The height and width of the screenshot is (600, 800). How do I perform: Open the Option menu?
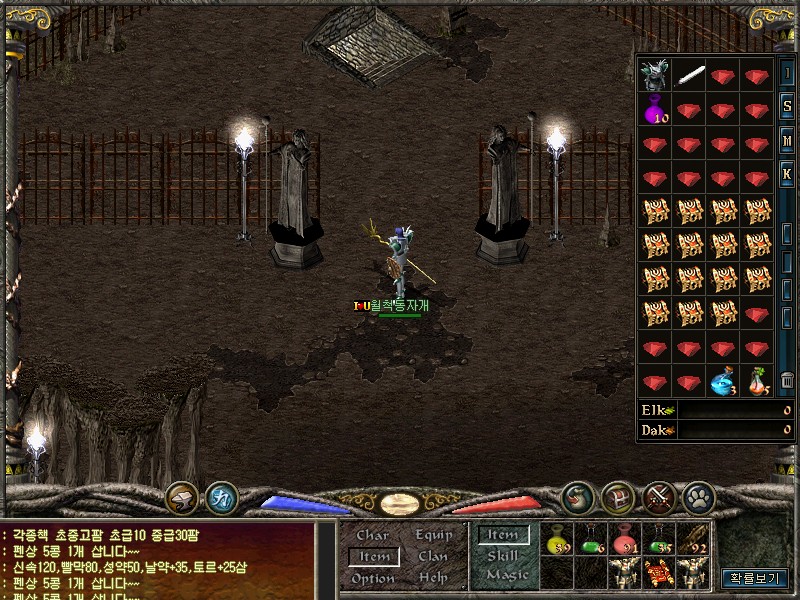[x=373, y=578]
